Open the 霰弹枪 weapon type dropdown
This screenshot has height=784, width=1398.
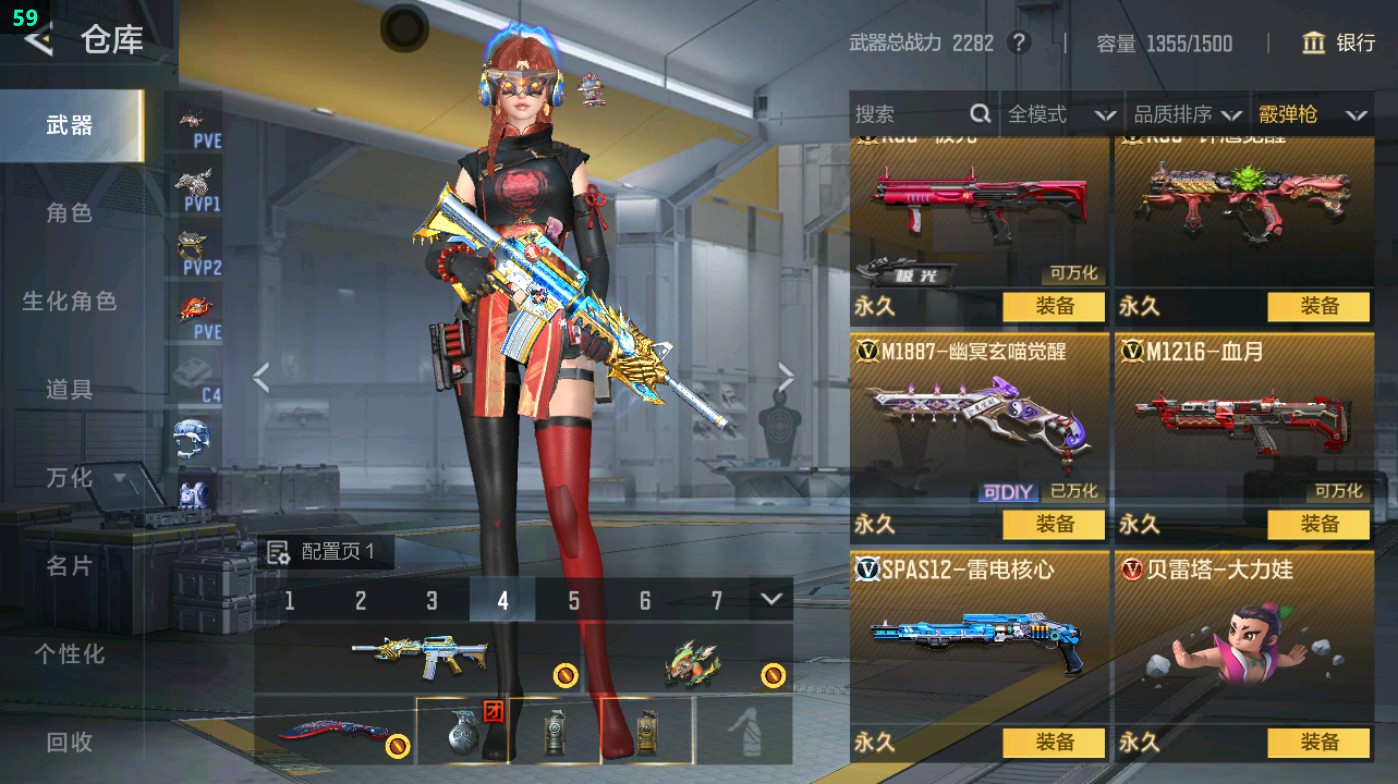tap(1312, 115)
